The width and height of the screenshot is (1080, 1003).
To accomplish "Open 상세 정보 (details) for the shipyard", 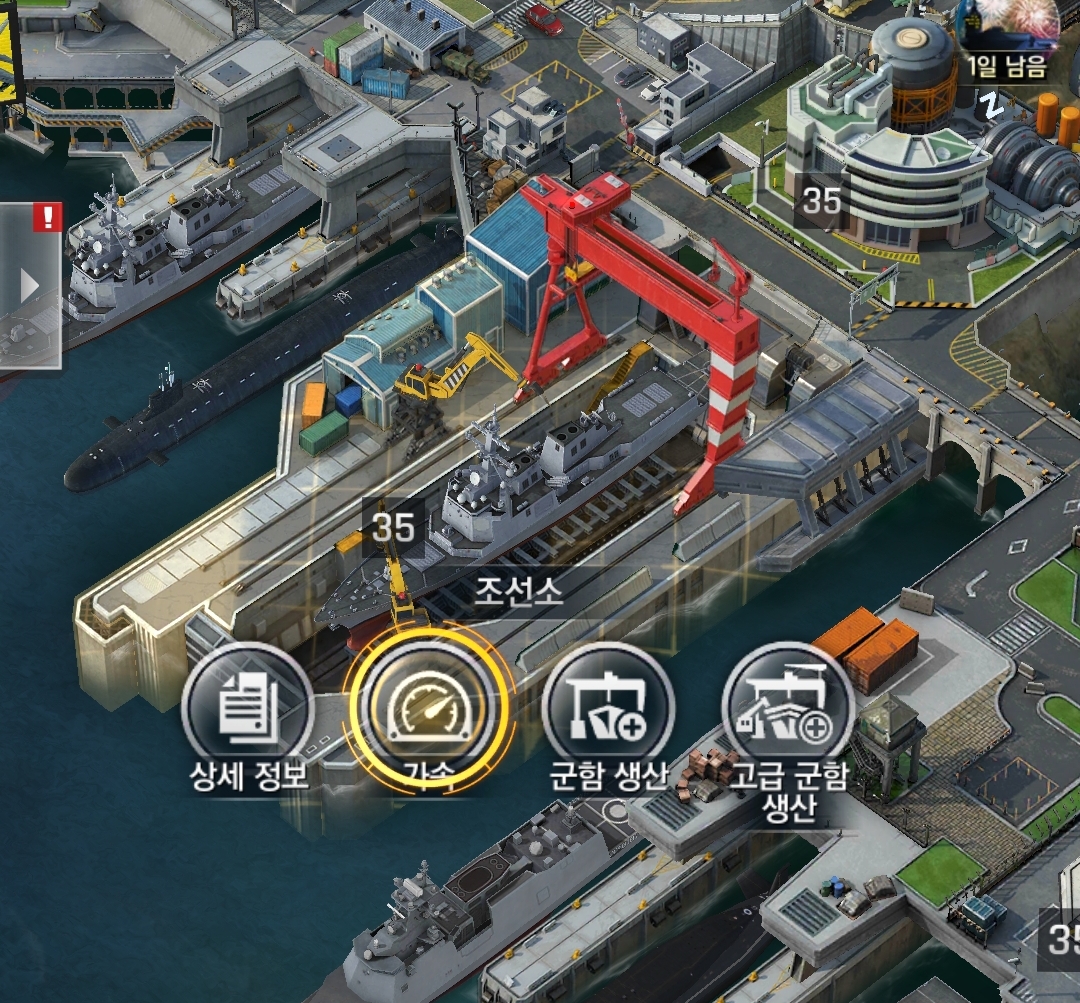I will point(247,709).
